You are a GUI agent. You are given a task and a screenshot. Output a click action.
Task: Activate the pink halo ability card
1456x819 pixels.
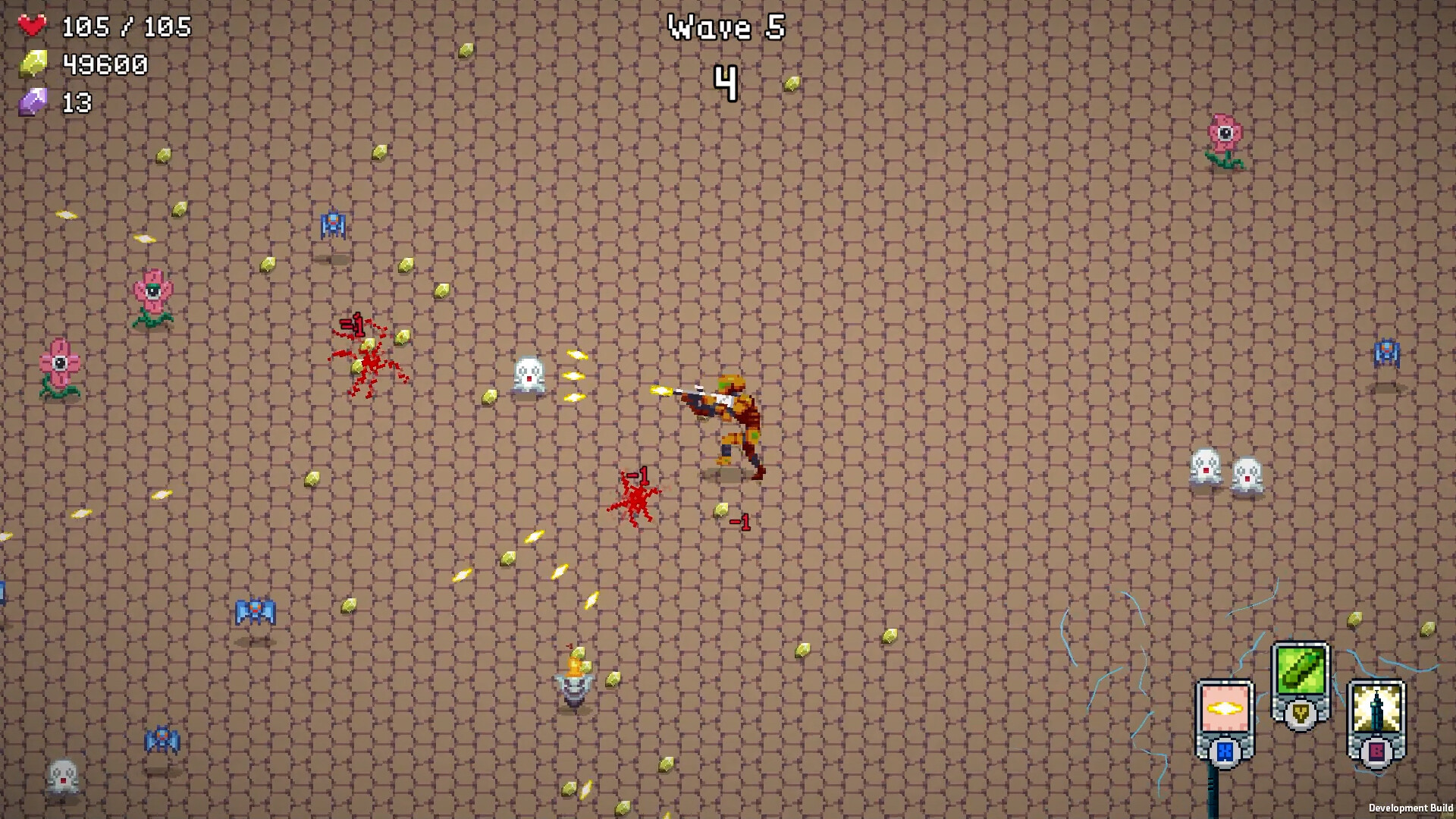point(1225,709)
